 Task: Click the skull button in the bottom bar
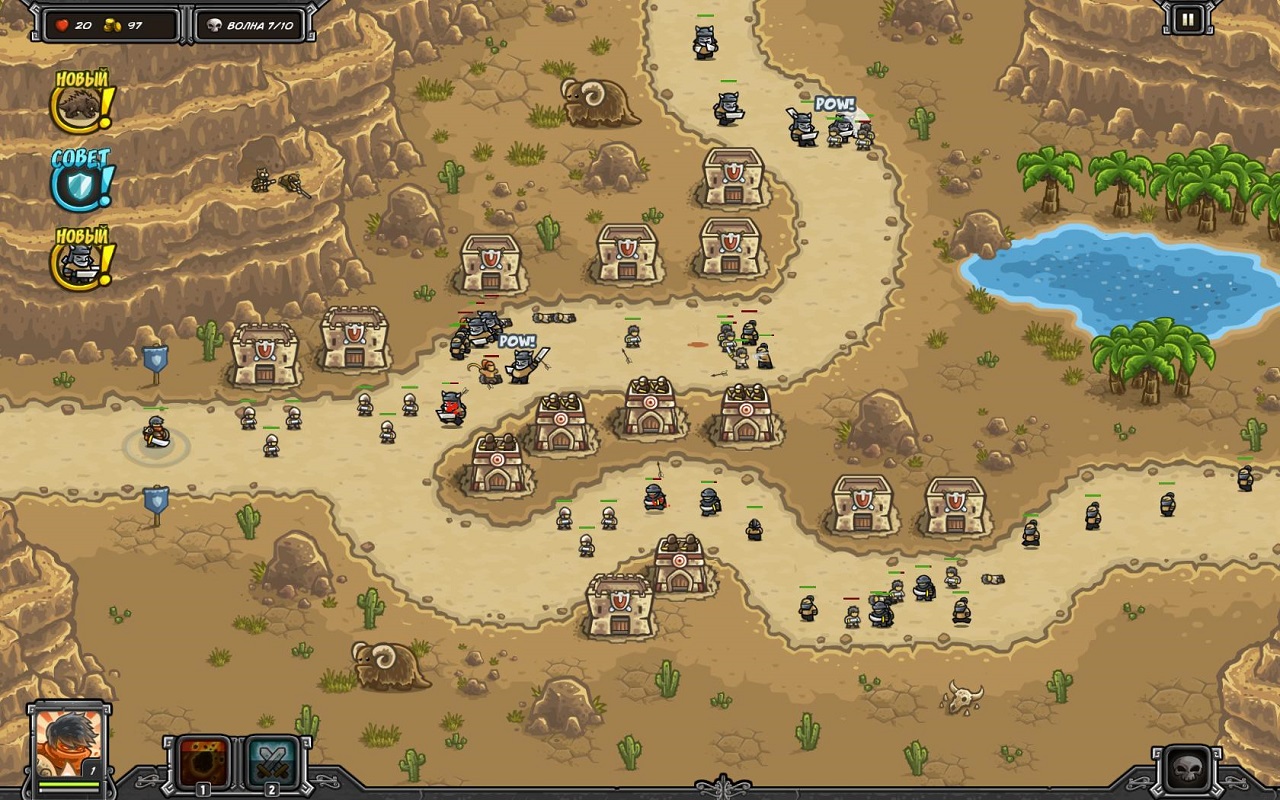pos(1189,770)
